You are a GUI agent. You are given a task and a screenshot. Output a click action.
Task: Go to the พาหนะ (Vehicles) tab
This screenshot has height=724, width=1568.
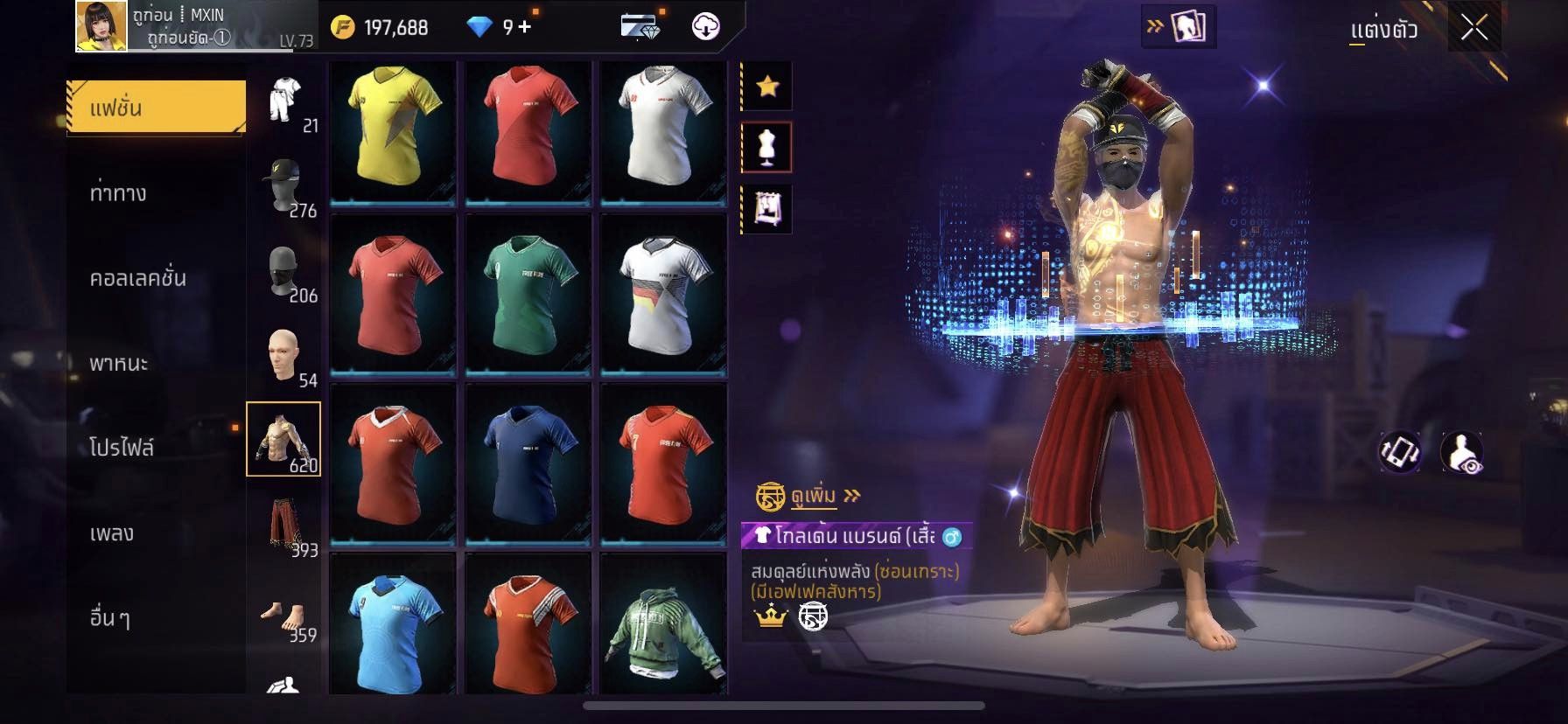(119, 363)
